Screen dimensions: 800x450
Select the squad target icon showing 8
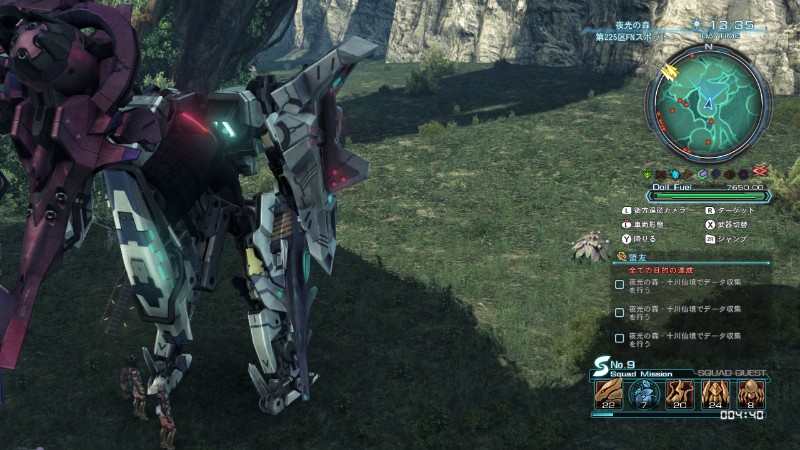(751, 394)
